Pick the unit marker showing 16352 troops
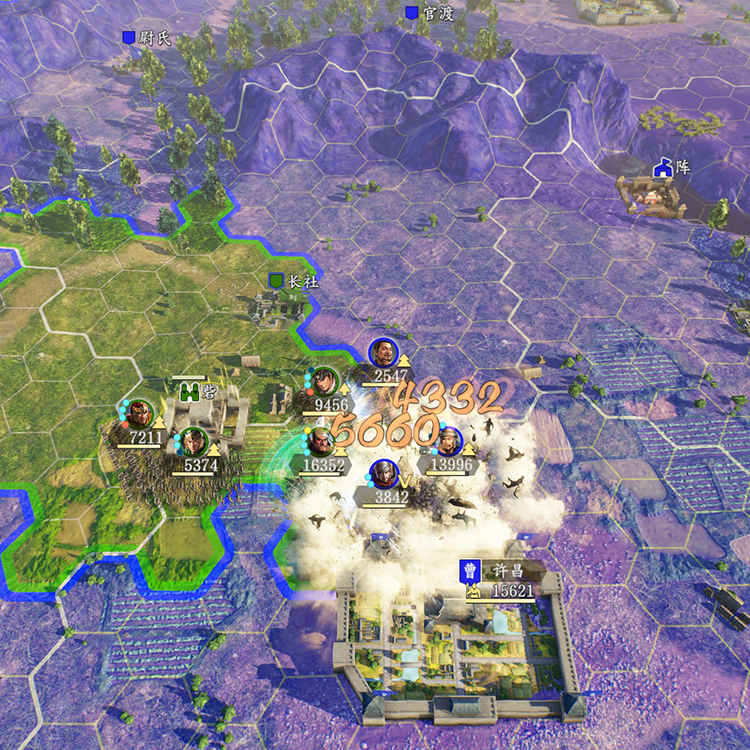This screenshot has width=750, height=750. 320,443
